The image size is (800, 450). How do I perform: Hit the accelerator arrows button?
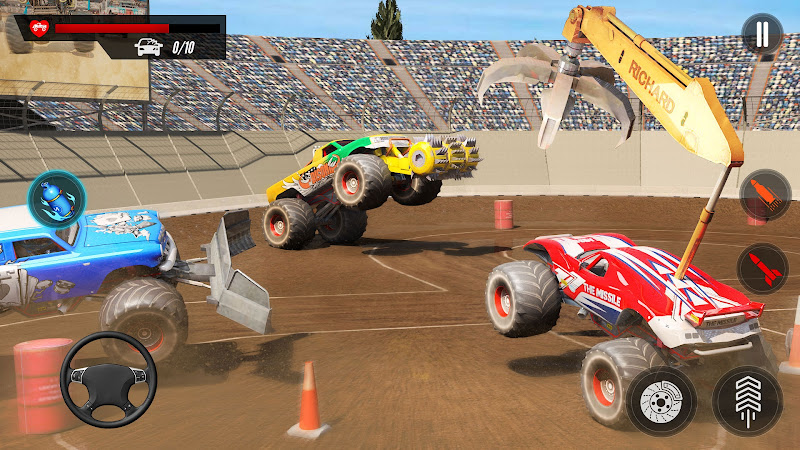tap(747, 399)
